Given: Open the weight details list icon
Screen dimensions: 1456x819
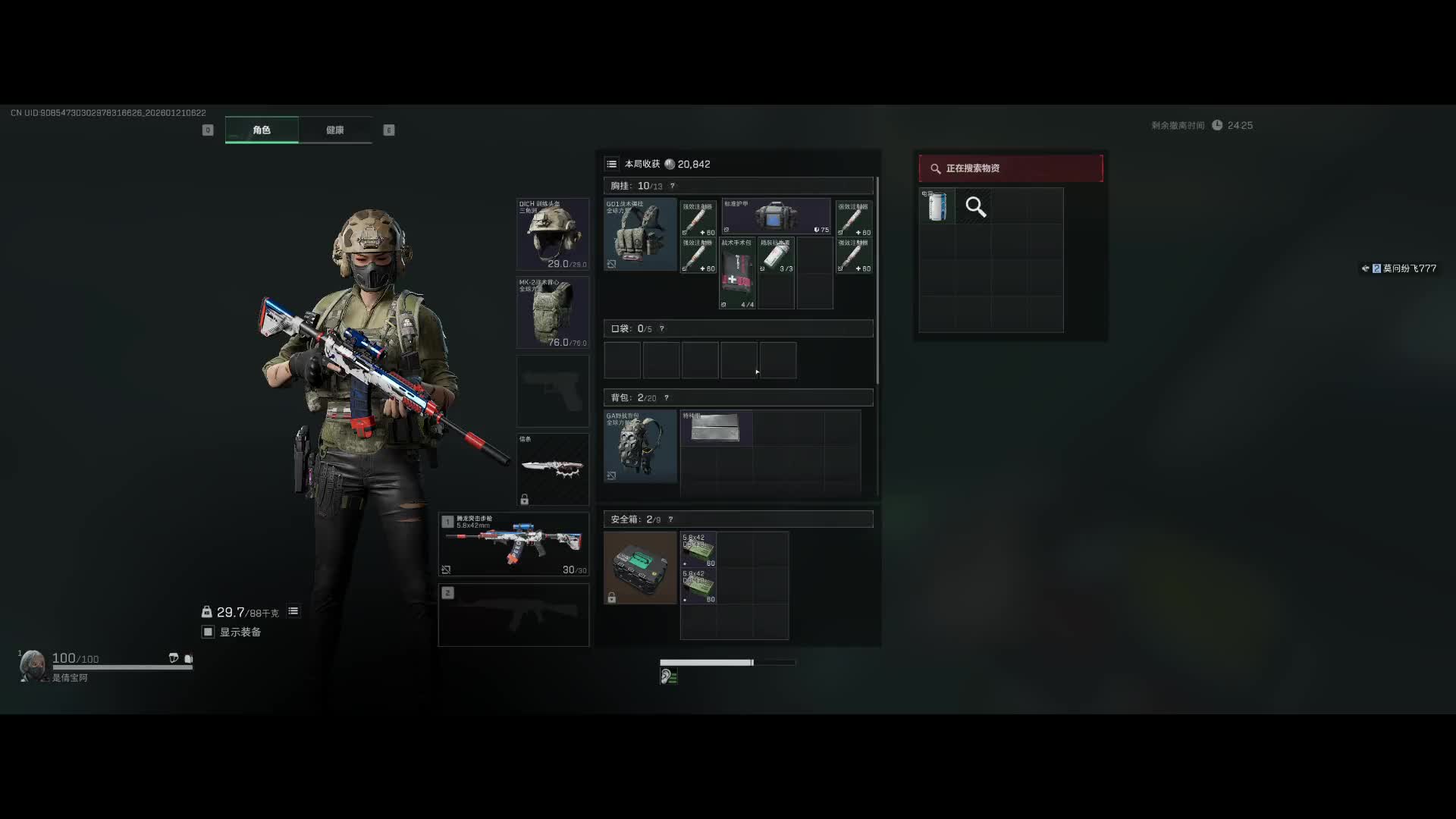Looking at the screenshot, I should [293, 611].
